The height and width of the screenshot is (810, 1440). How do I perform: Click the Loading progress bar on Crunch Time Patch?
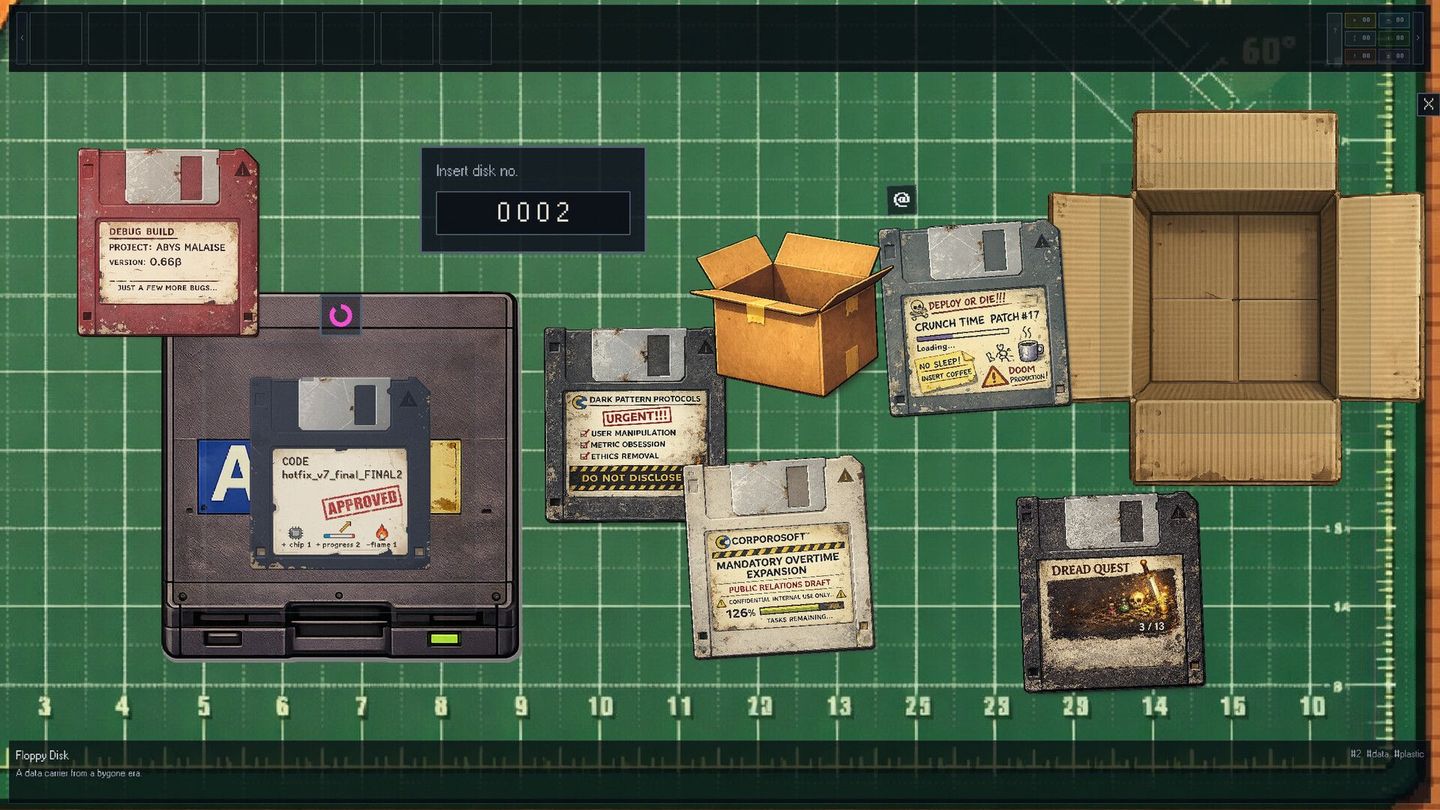962,333
